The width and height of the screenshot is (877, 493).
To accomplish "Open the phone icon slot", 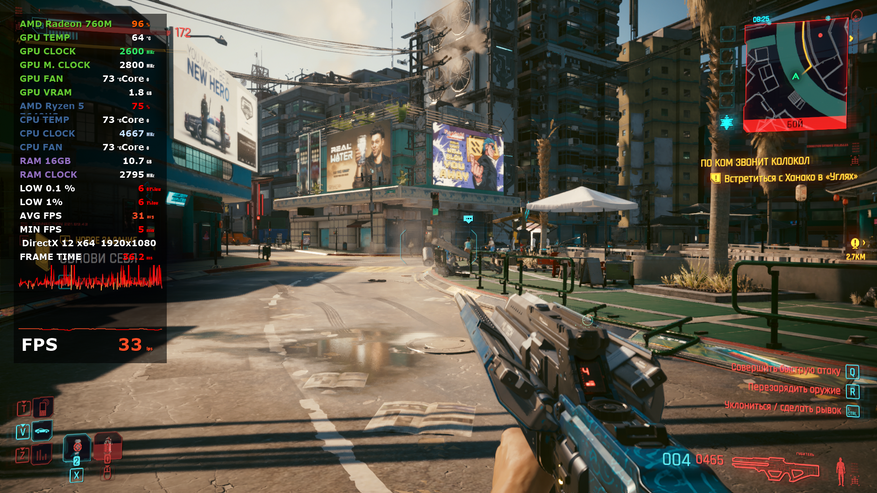I will [x=42, y=407].
